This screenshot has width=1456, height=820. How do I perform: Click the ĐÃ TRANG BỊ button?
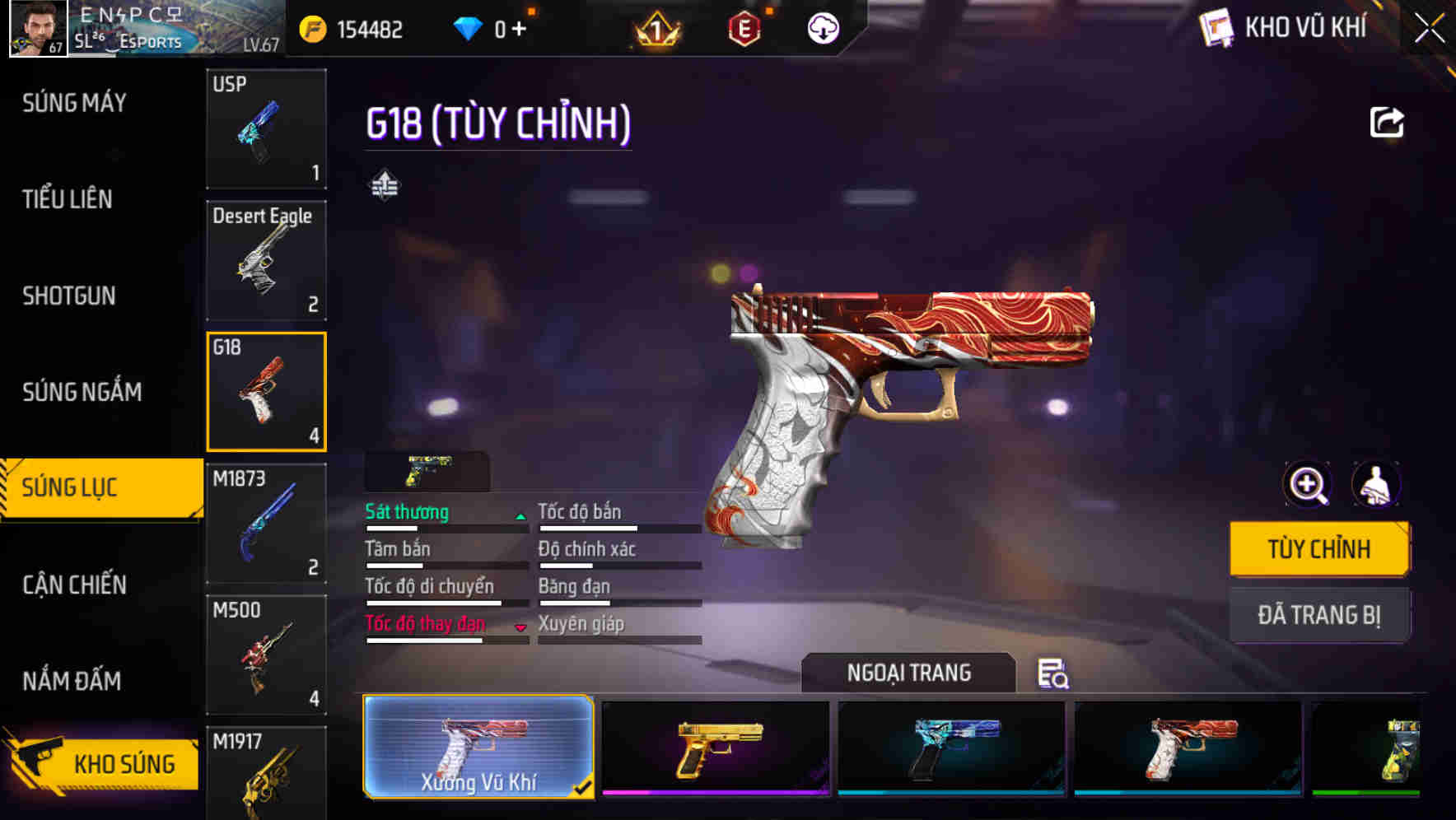coord(1318,614)
